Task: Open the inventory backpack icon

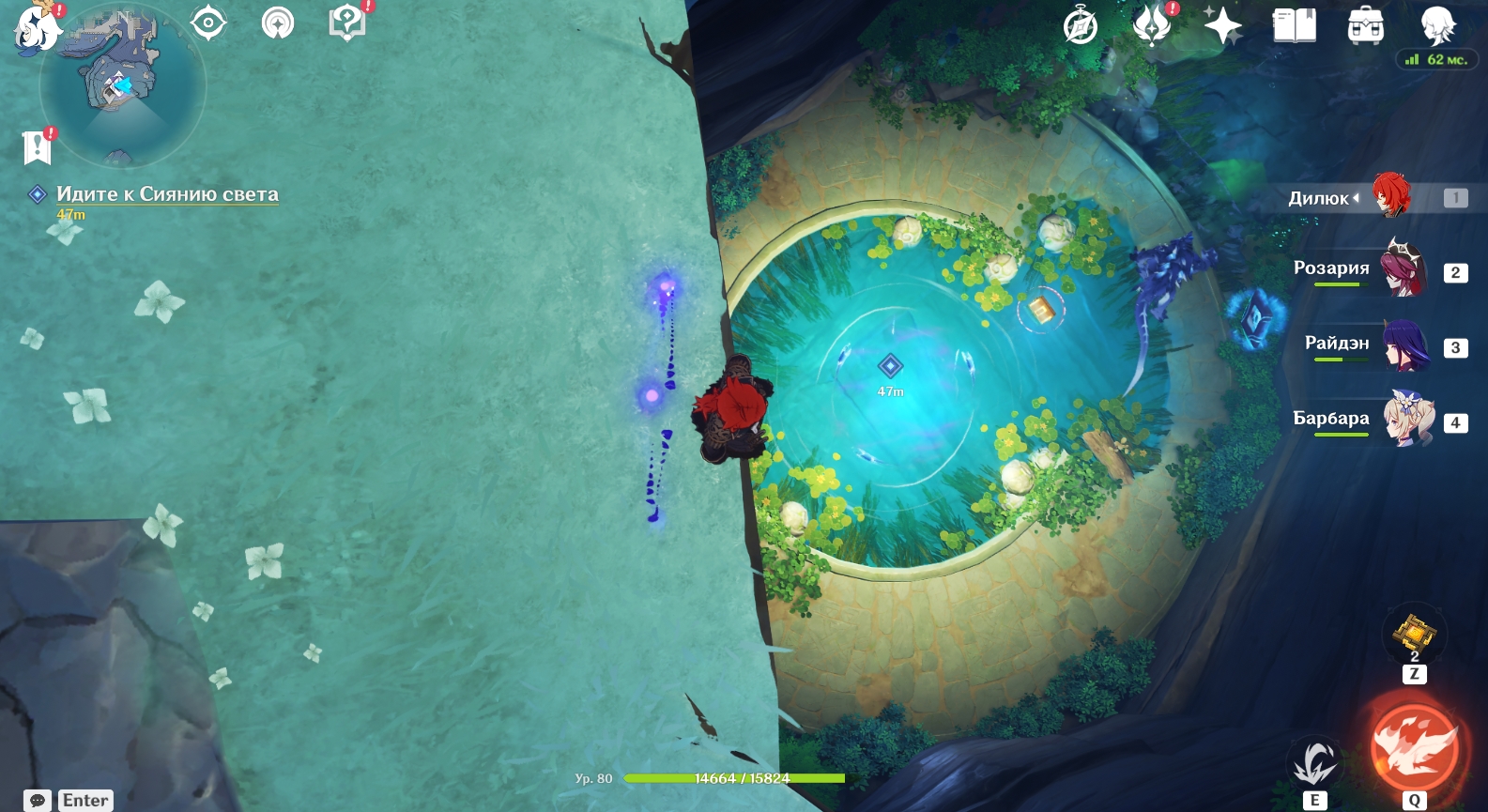Action: point(1366,26)
